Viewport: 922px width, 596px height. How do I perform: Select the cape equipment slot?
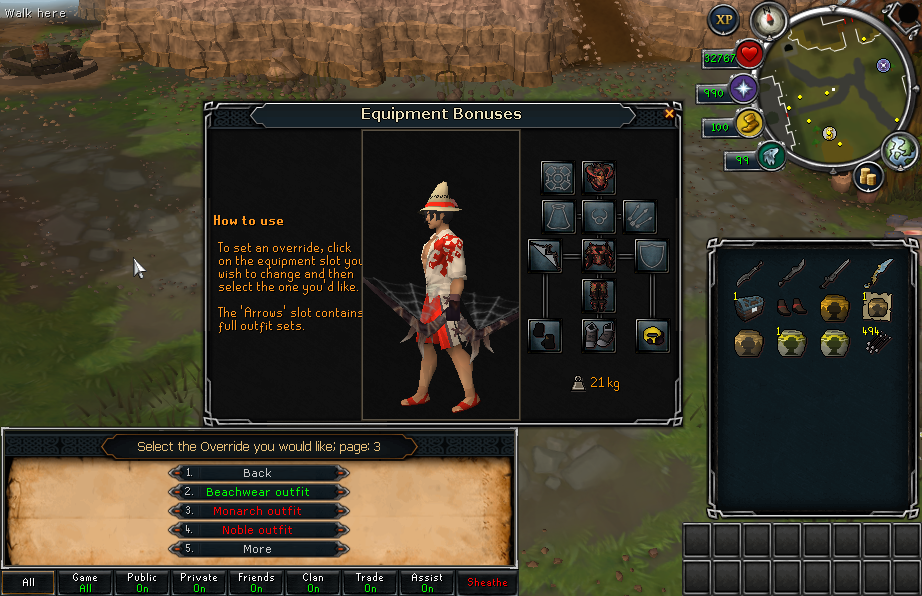point(558,215)
